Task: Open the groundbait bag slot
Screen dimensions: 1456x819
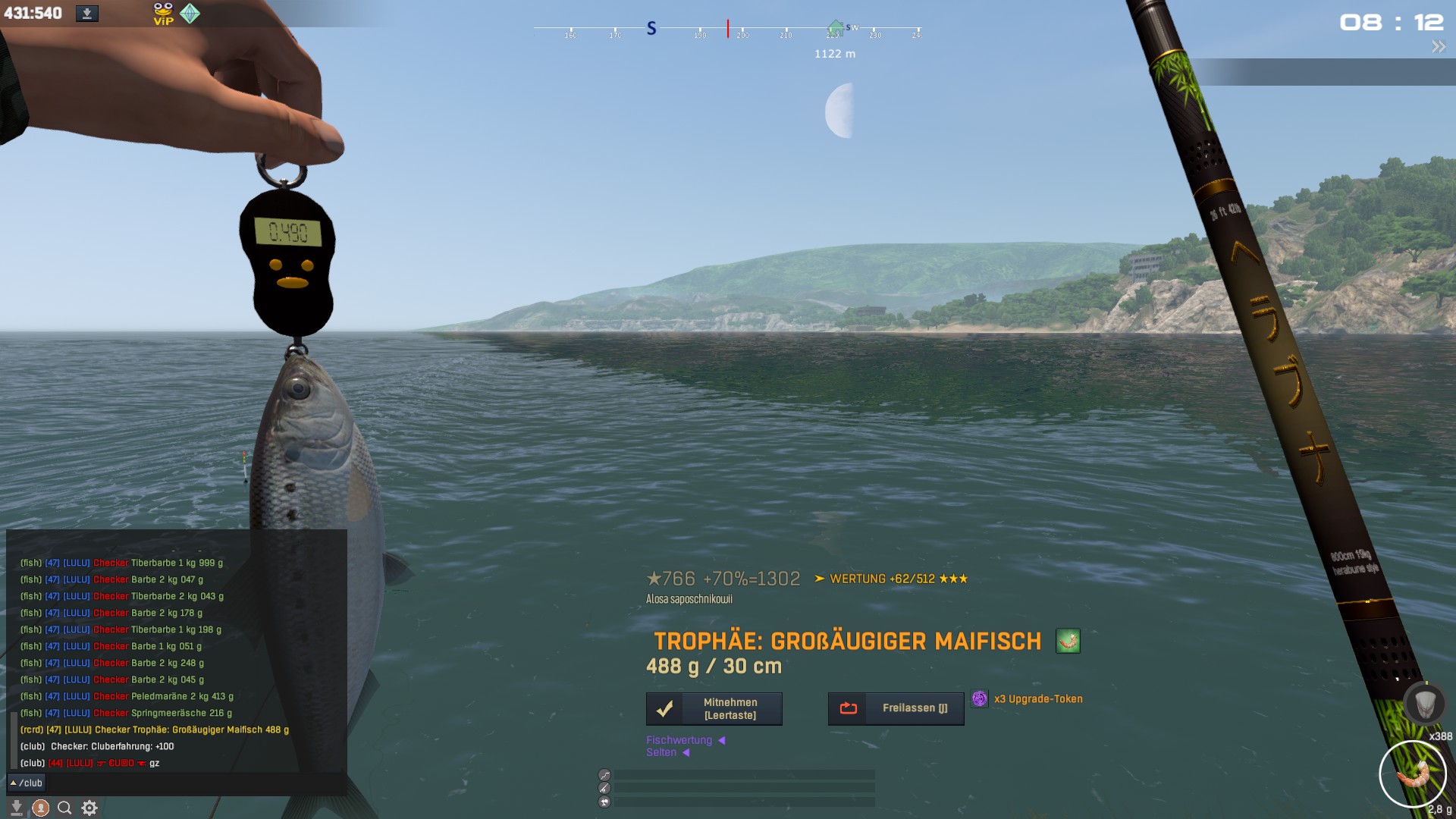Action: coord(1423,703)
